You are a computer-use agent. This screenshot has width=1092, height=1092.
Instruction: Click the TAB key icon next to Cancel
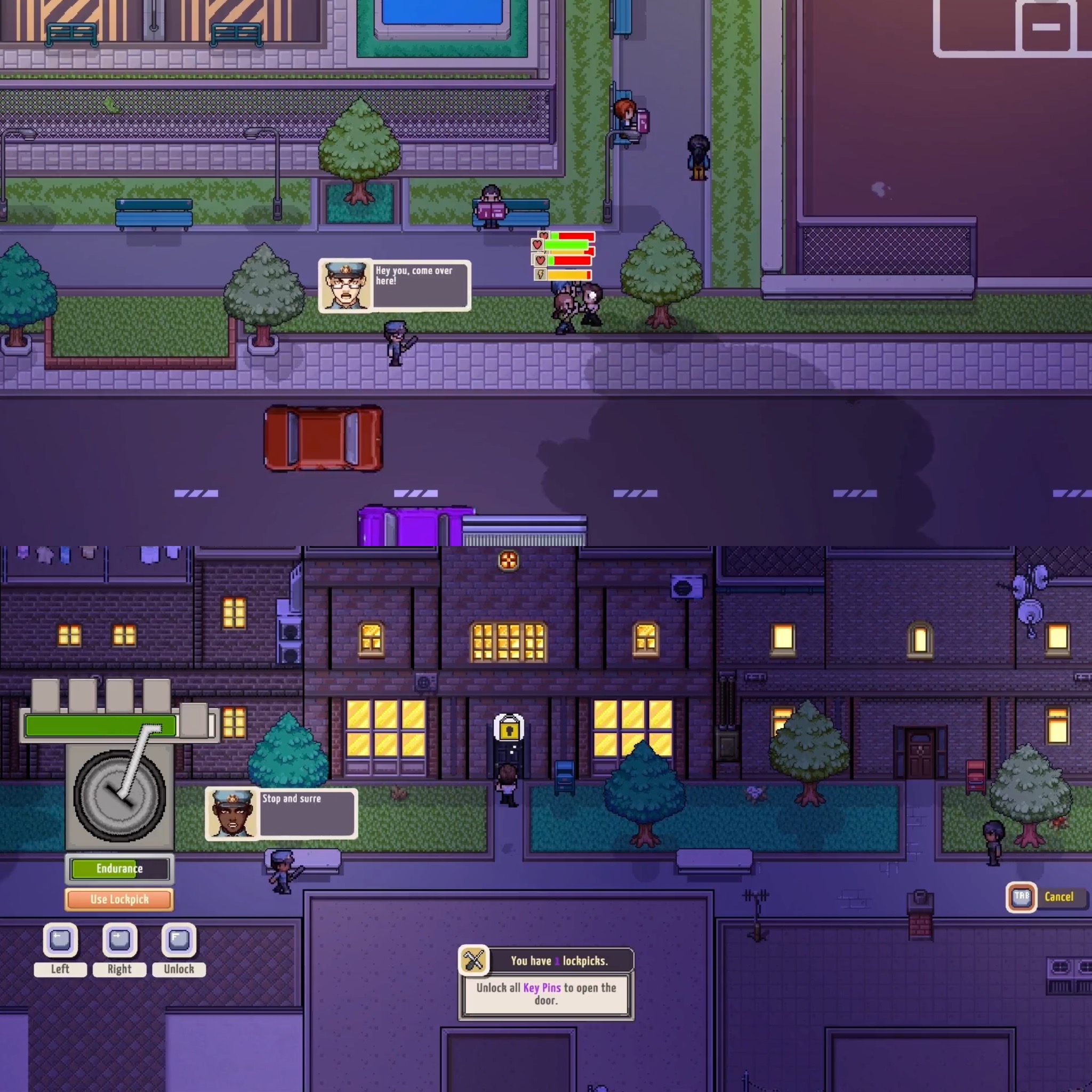pyautogui.click(x=1021, y=898)
